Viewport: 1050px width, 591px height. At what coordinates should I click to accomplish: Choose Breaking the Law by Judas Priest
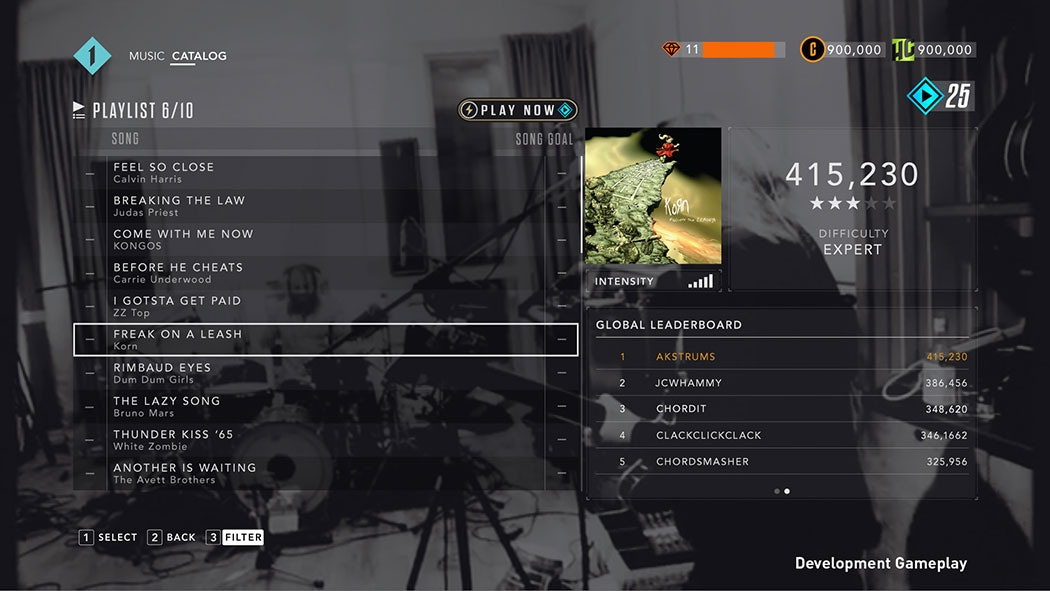[x=325, y=206]
